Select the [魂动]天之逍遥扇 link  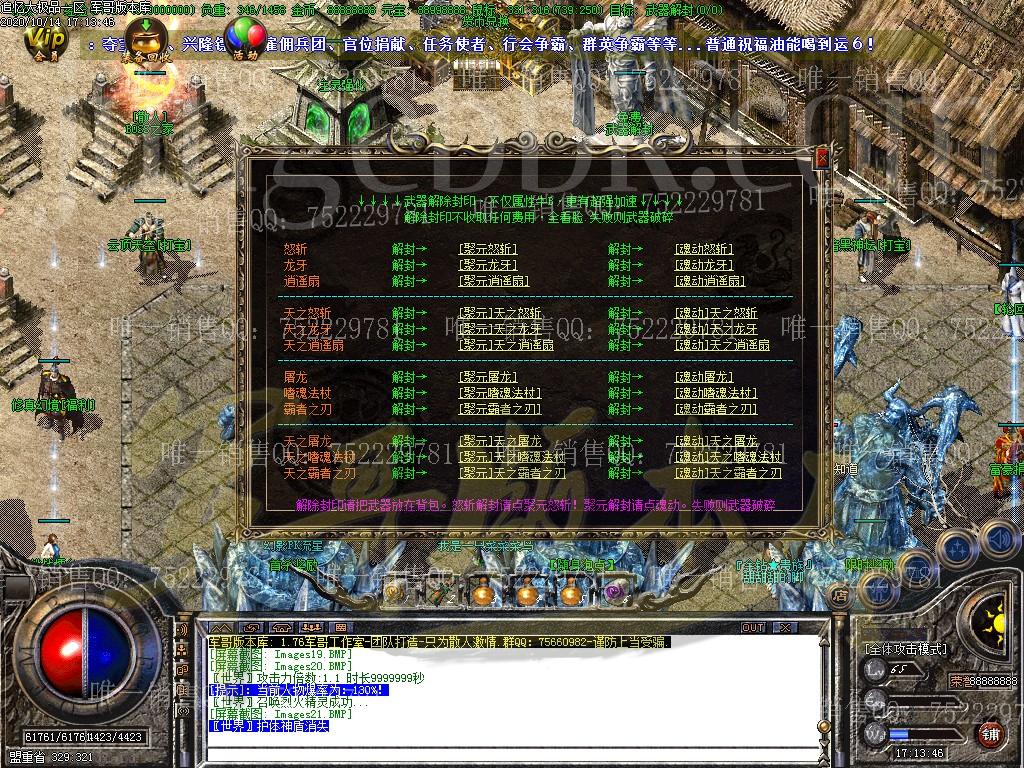pos(722,345)
